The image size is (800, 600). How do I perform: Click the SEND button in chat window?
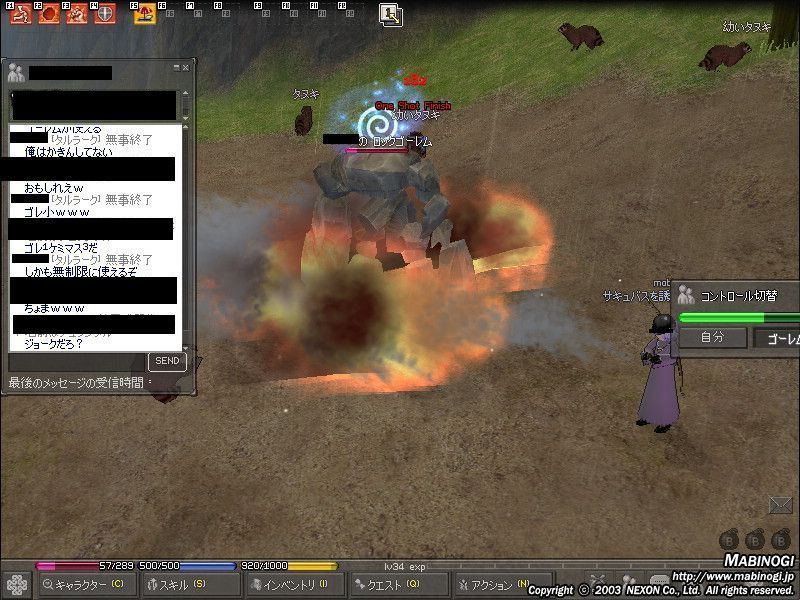click(167, 361)
